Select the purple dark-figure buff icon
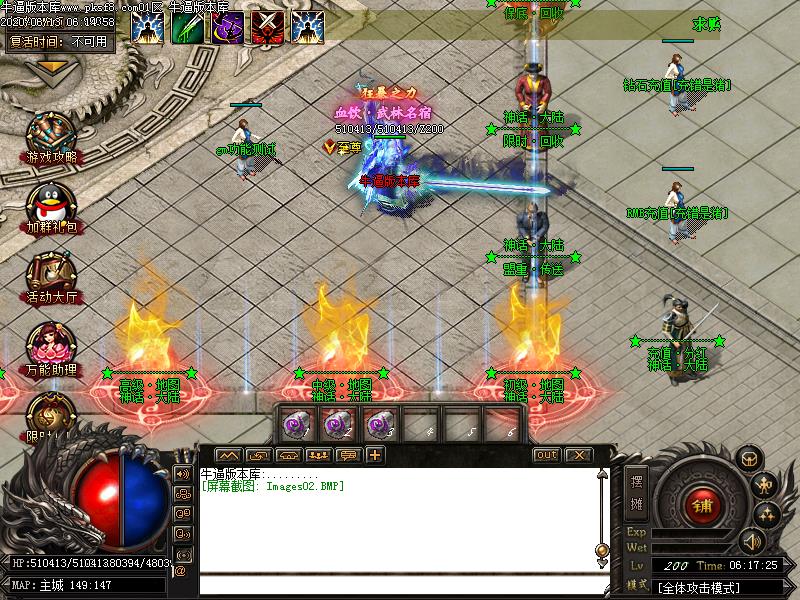Image resolution: width=800 pixels, height=600 pixels. (x=227, y=27)
